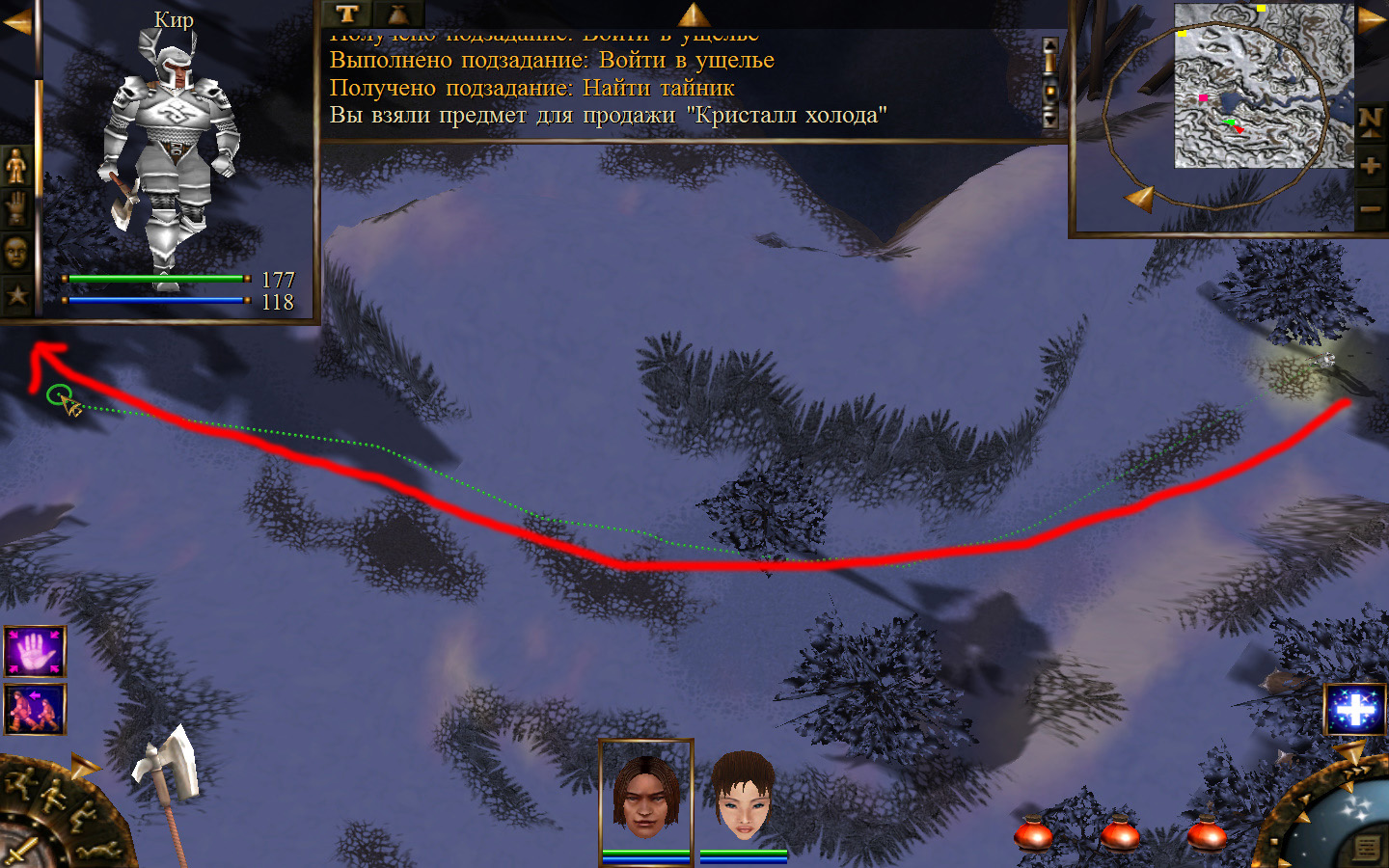Click on the minimap terrain

tap(1264, 85)
